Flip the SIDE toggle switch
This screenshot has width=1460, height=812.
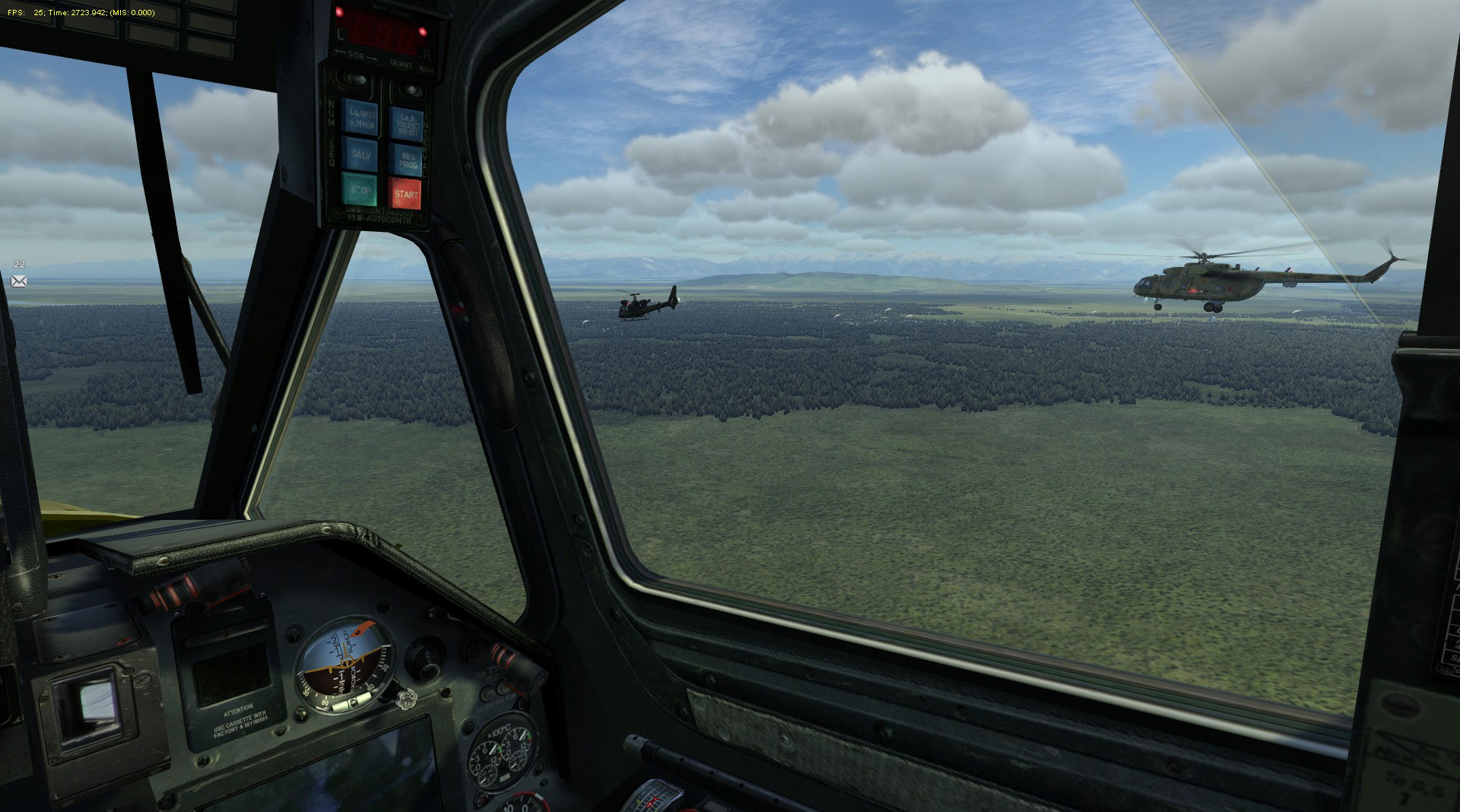(x=354, y=78)
